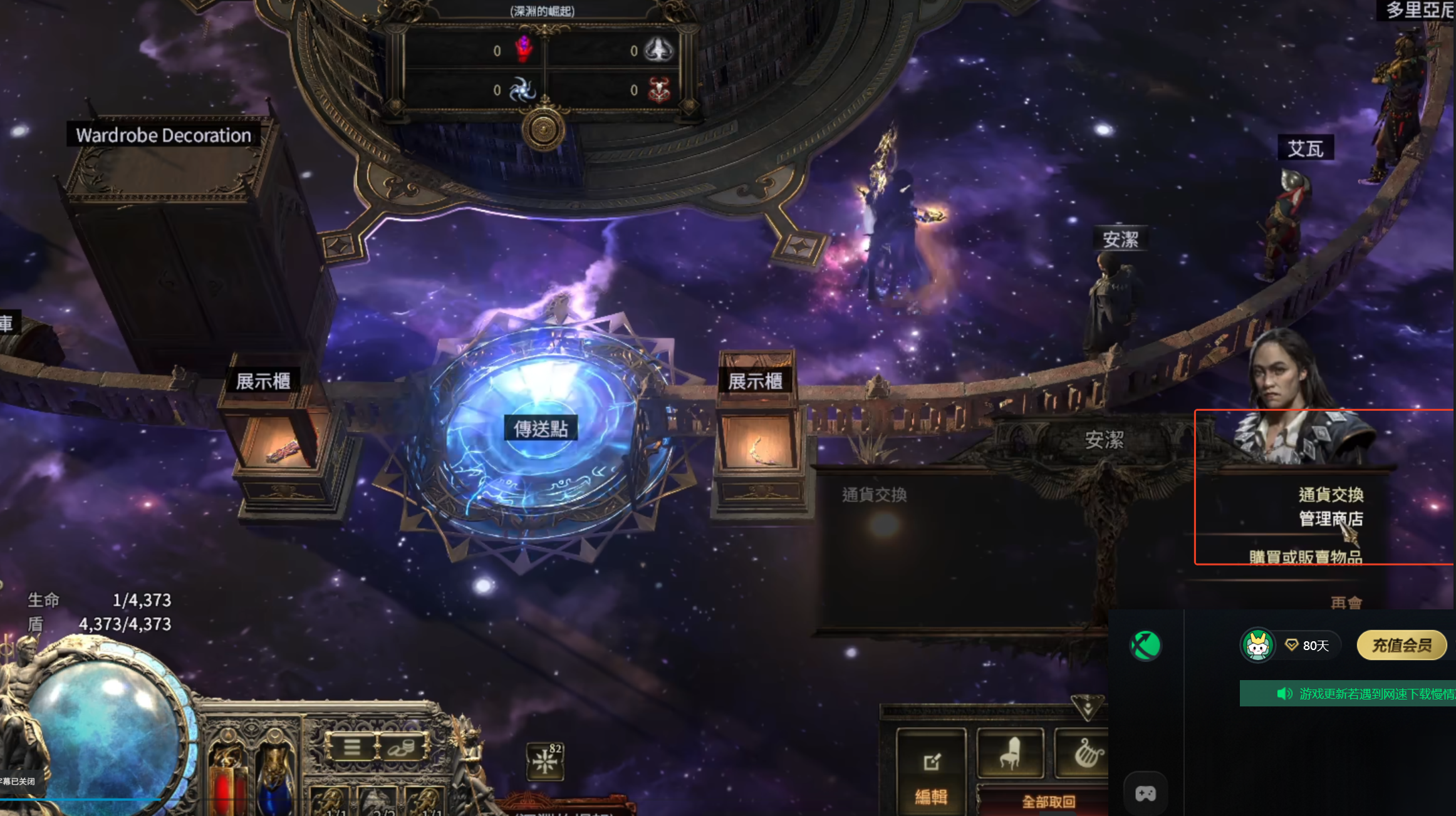
Task: Open the chair furniture decorations icon
Action: coord(1010,753)
